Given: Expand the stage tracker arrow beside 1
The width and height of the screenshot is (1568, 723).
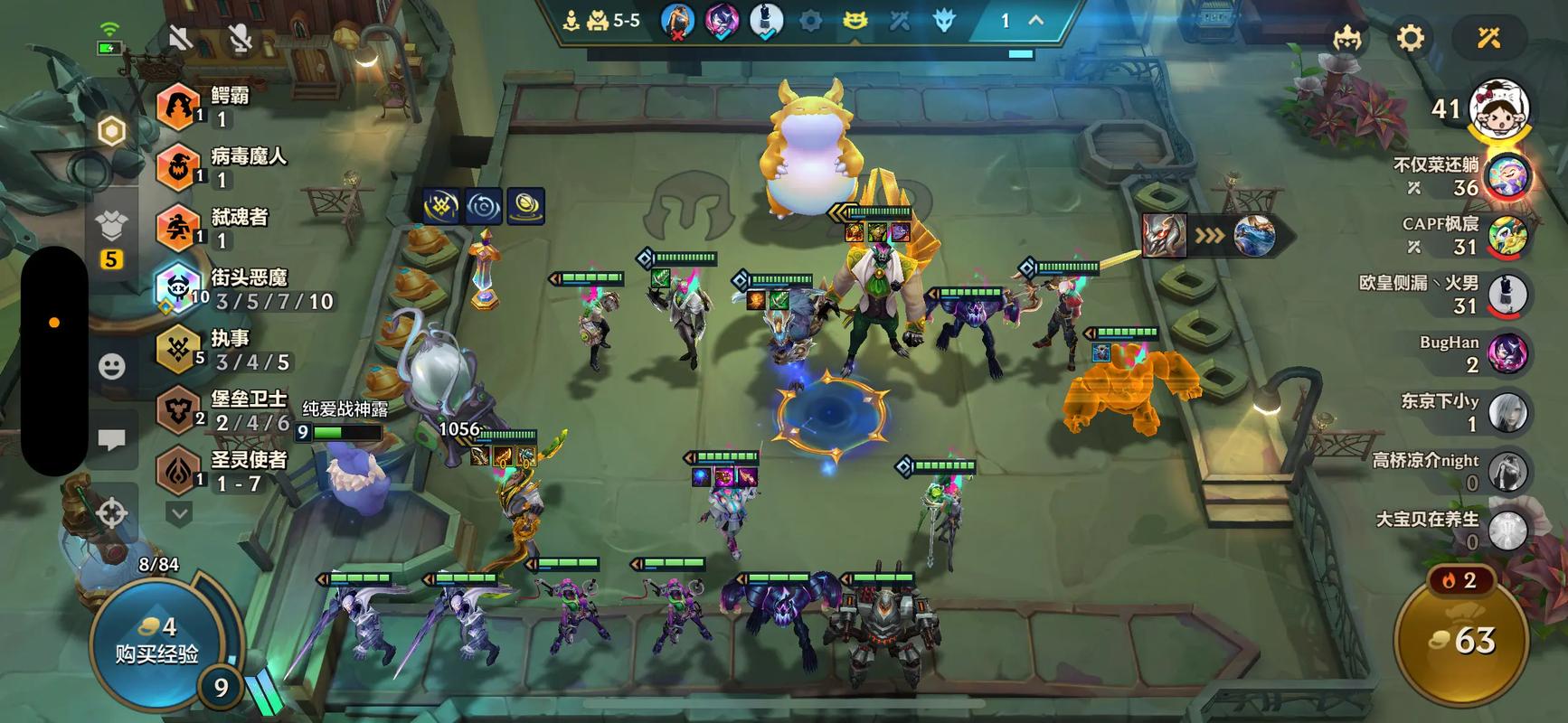Looking at the screenshot, I should coord(1036,20).
